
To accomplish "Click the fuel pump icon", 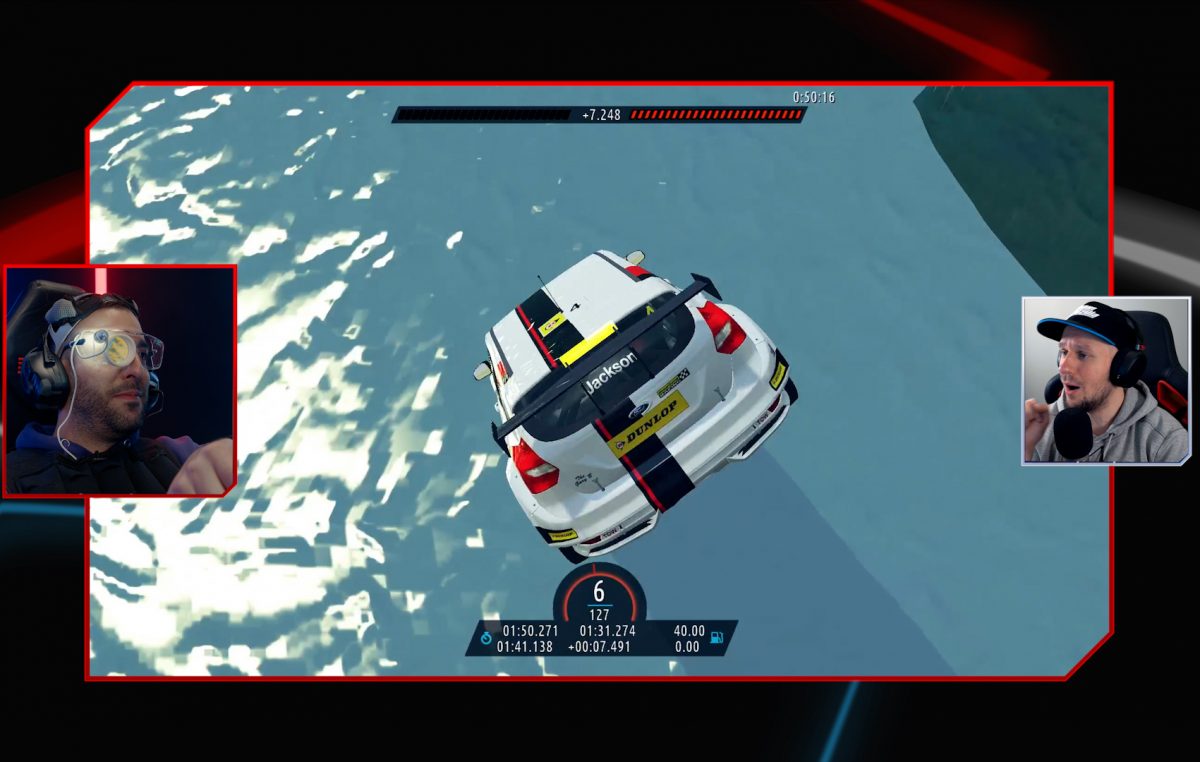I will click(x=717, y=636).
